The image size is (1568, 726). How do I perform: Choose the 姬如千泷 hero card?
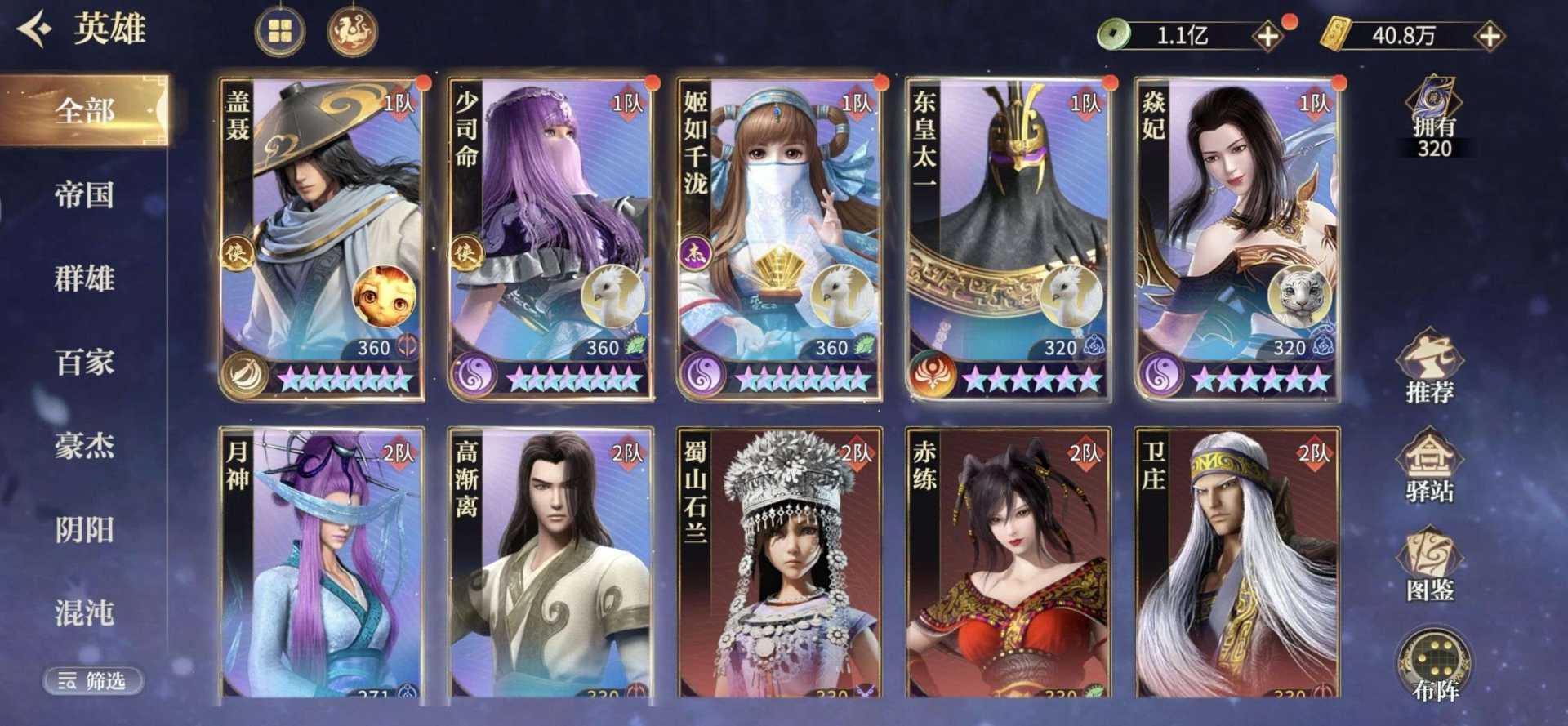(x=779, y=238)
